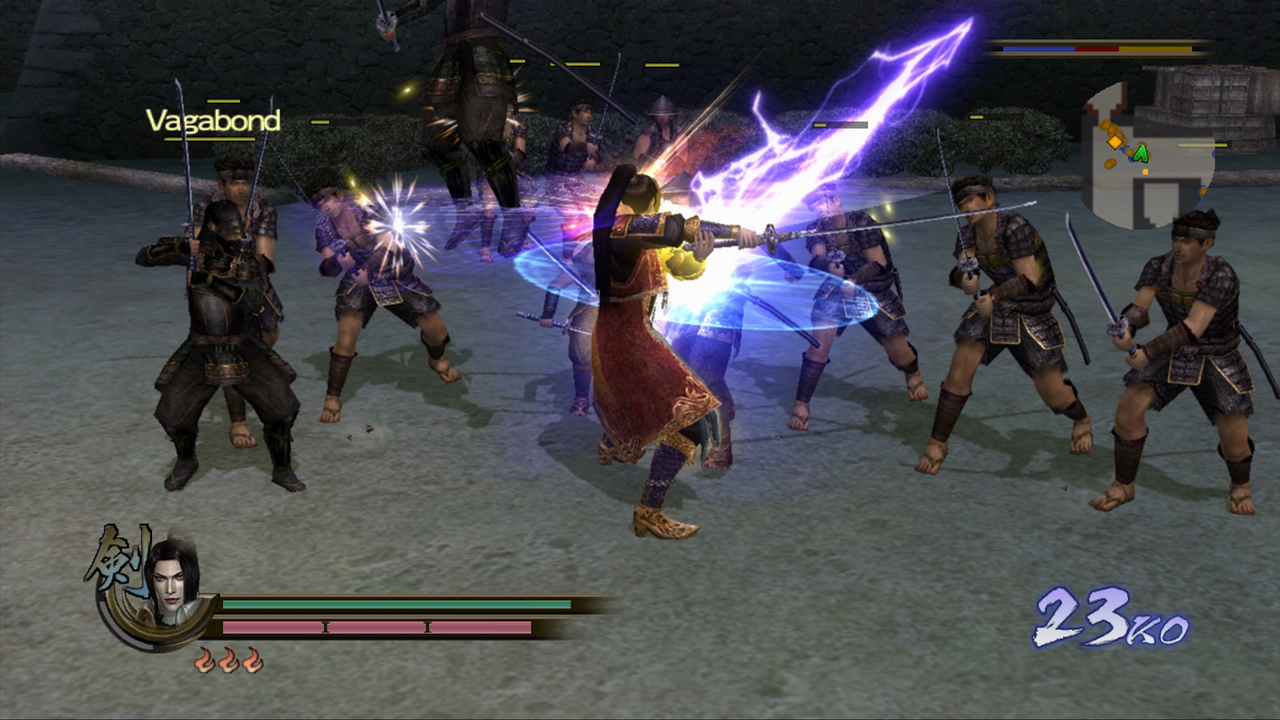
Task: Select the player character portrait
Action: point(172,582)
